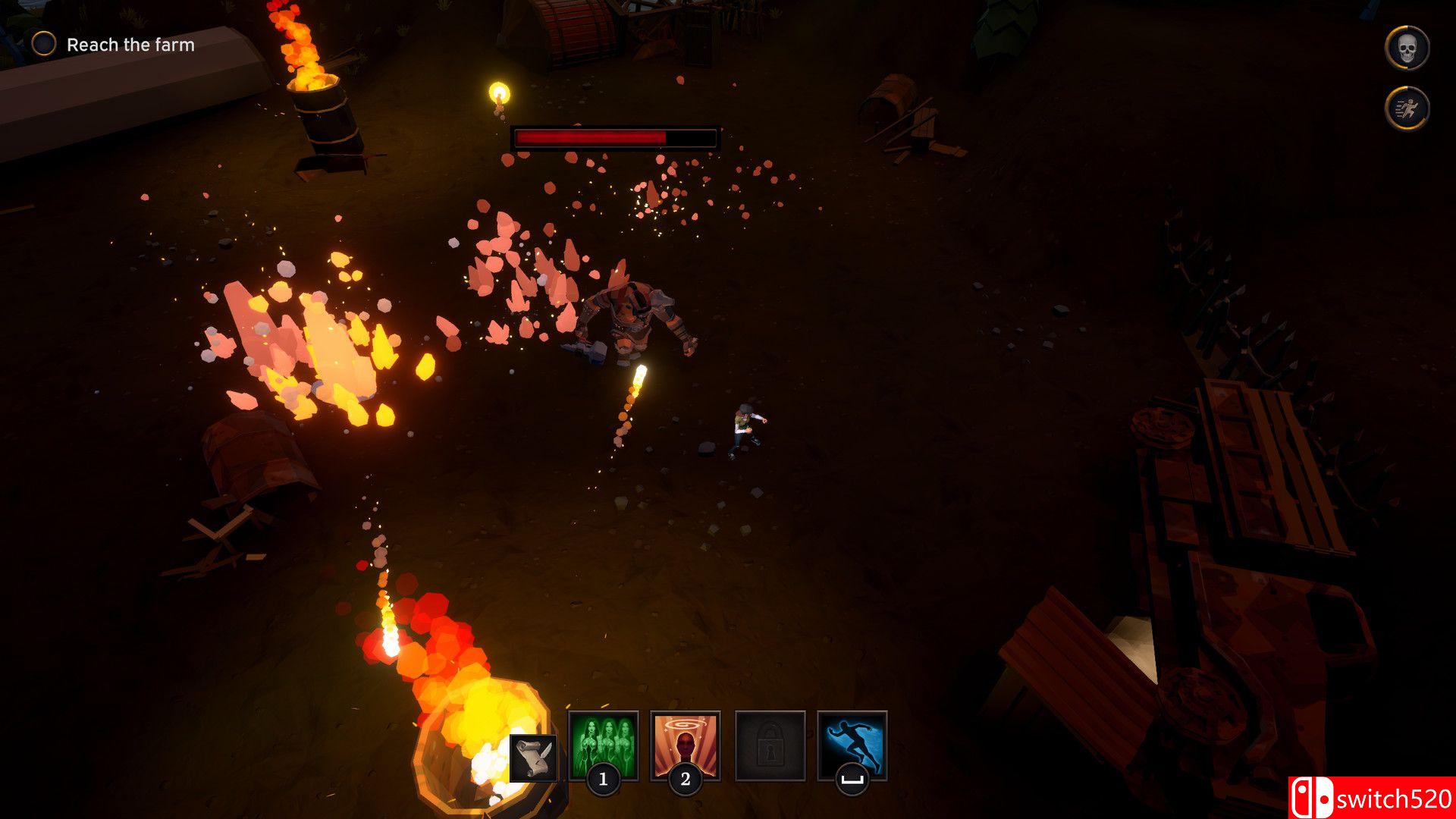
Task: Open the scroll and quill journal icon
Action: [x=533, y=758]
